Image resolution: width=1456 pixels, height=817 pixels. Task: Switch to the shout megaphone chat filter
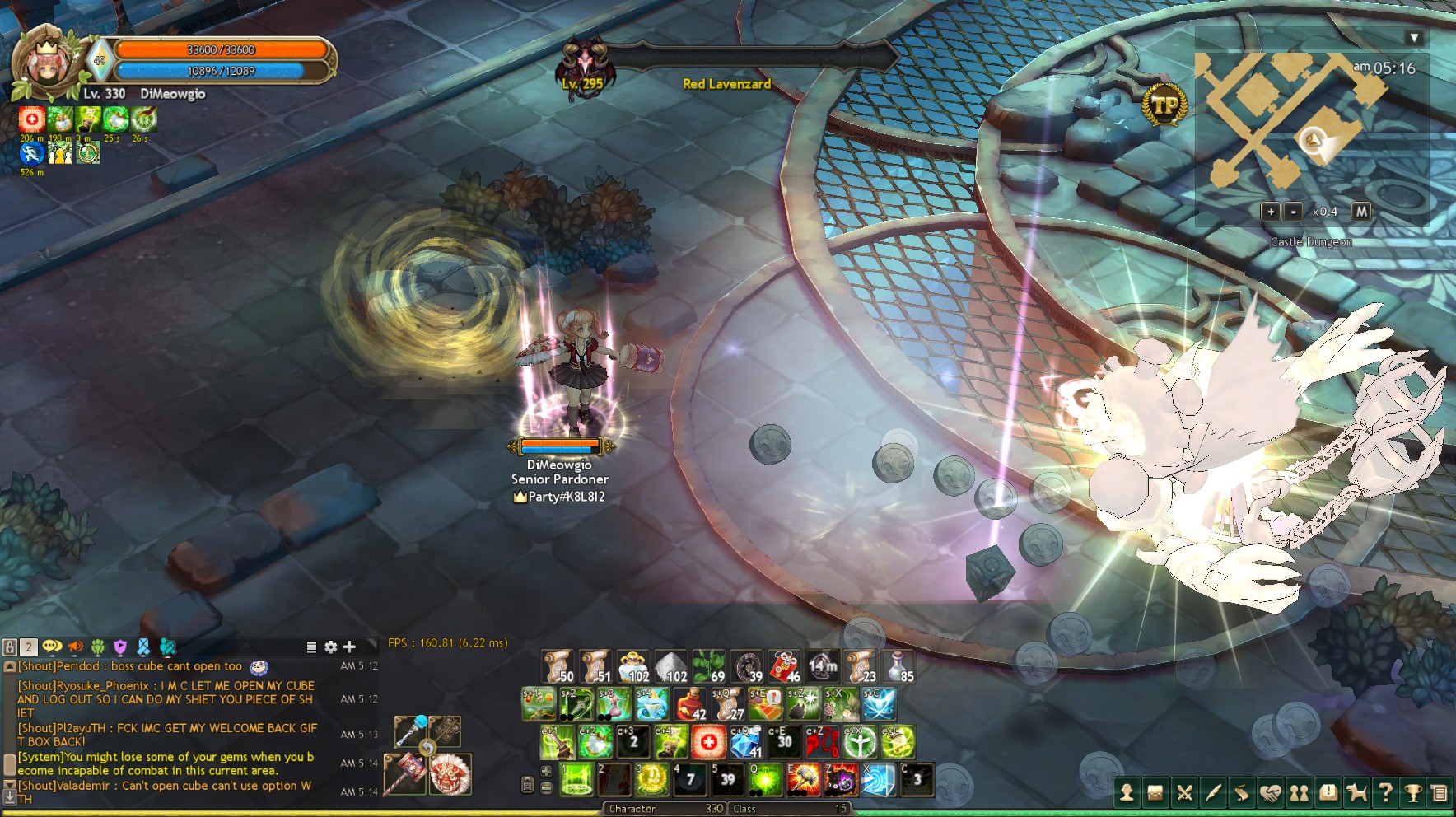(x=76, y=647)
